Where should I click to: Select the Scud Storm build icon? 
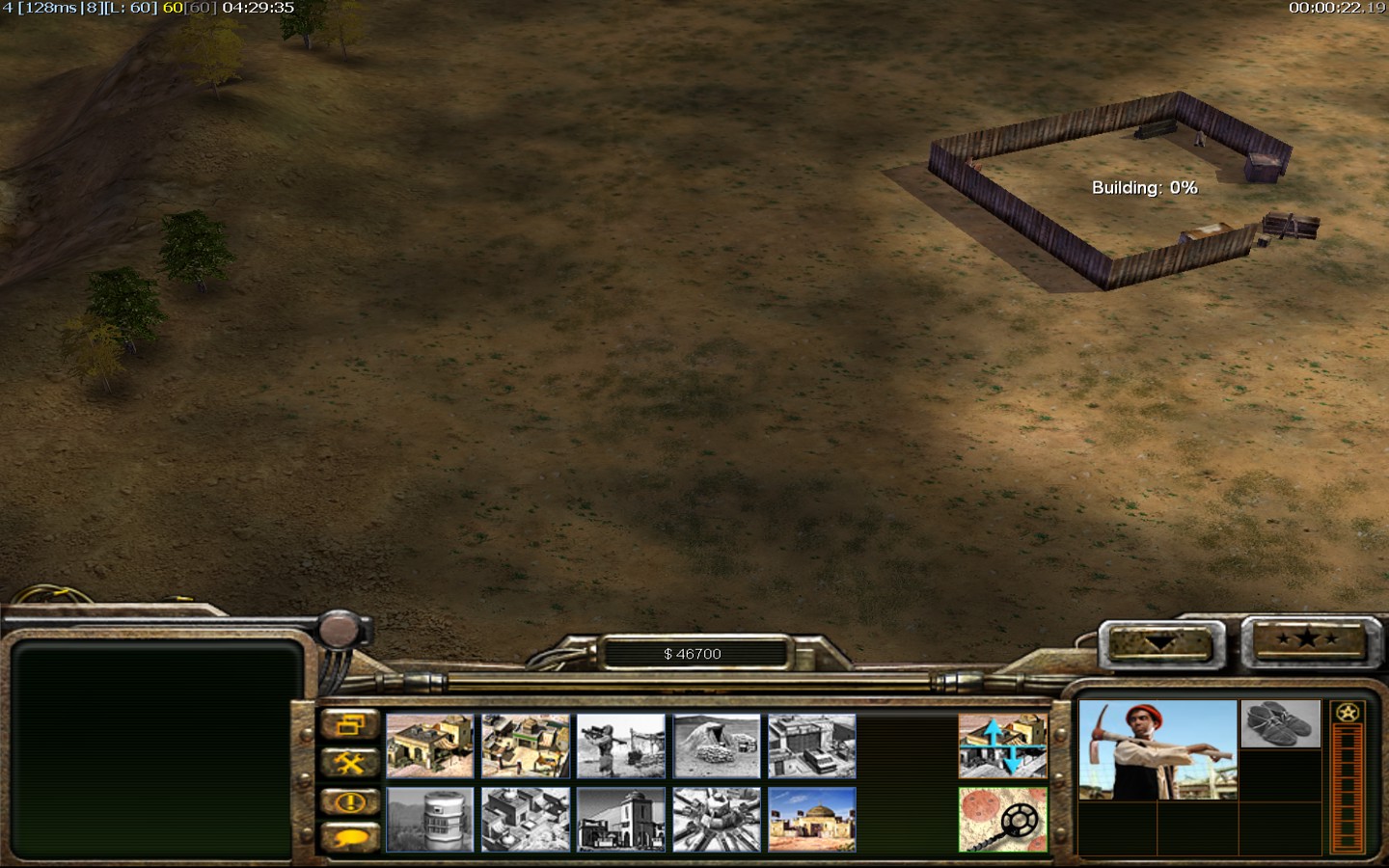click(x=717, y=820)
